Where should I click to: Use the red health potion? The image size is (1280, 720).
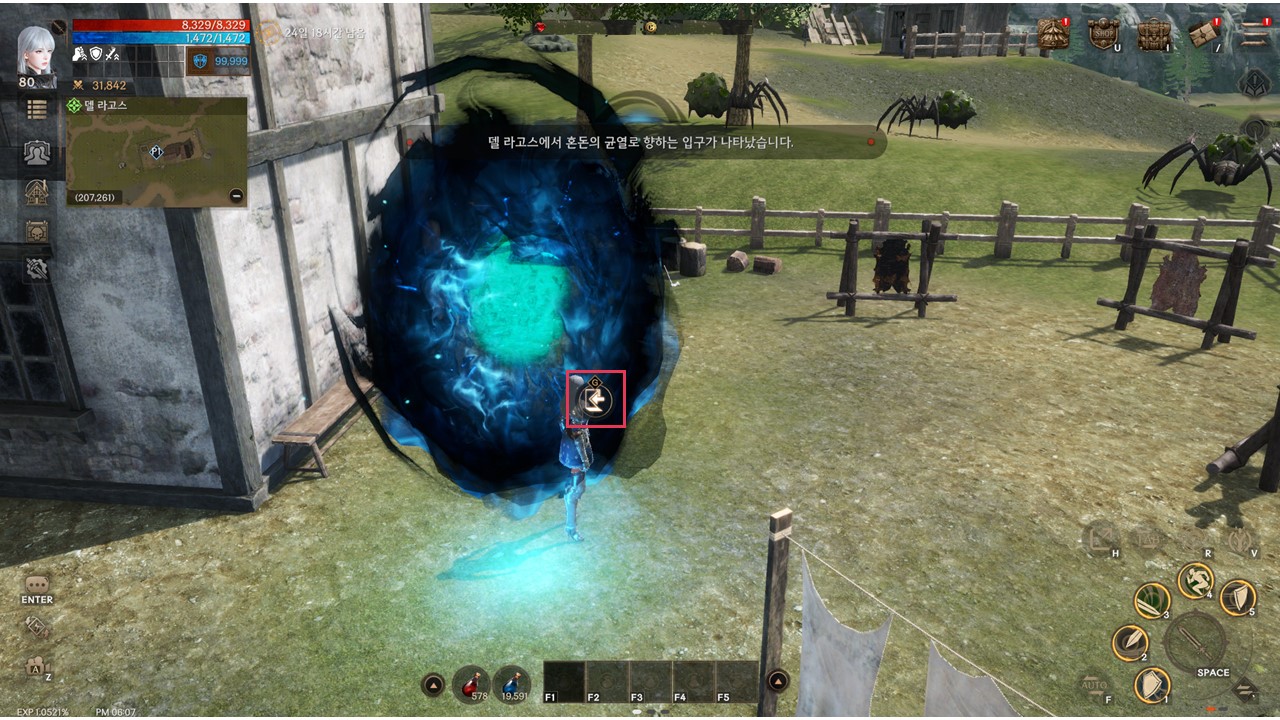coord(471,682)
